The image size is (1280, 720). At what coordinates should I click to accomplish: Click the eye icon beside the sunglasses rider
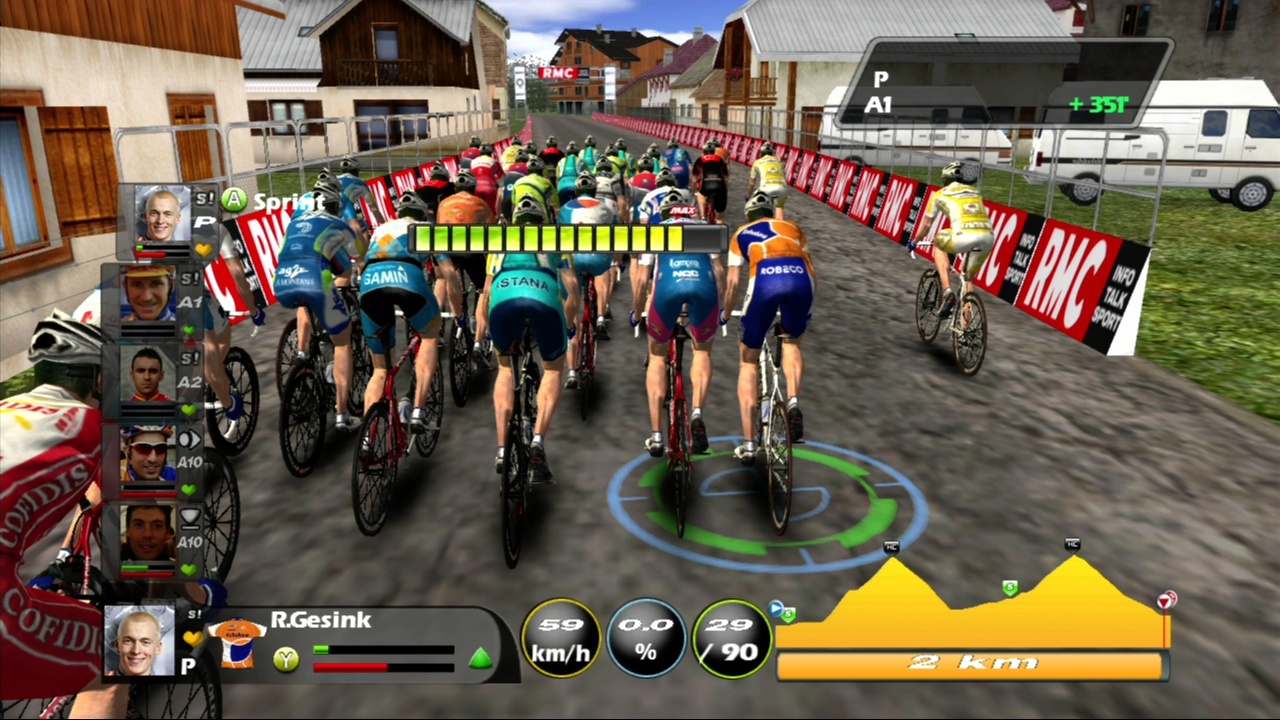pyautogui.click(x=189, y=439)
